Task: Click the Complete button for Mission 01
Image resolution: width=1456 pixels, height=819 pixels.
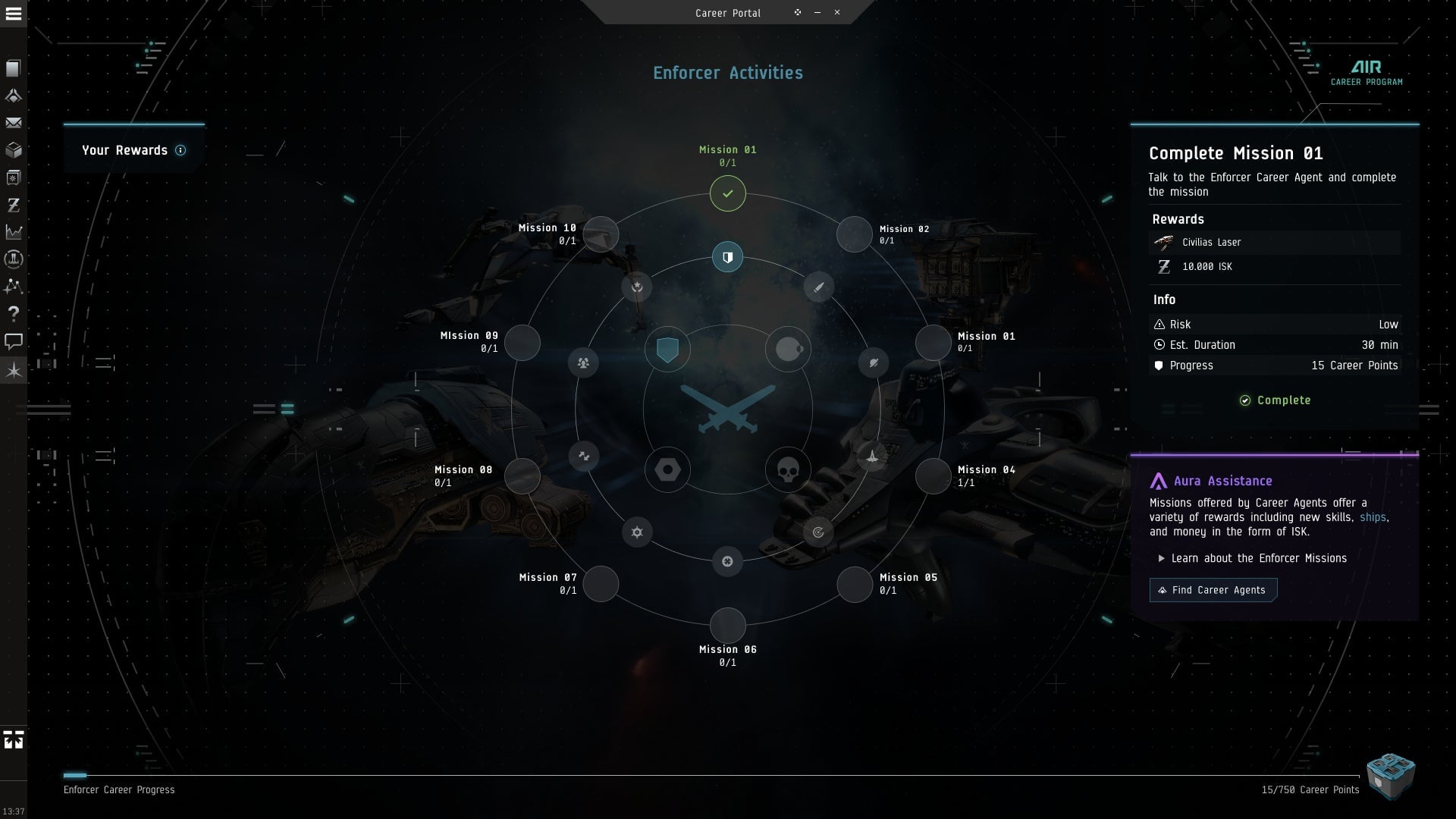Action: (1275, 400)
